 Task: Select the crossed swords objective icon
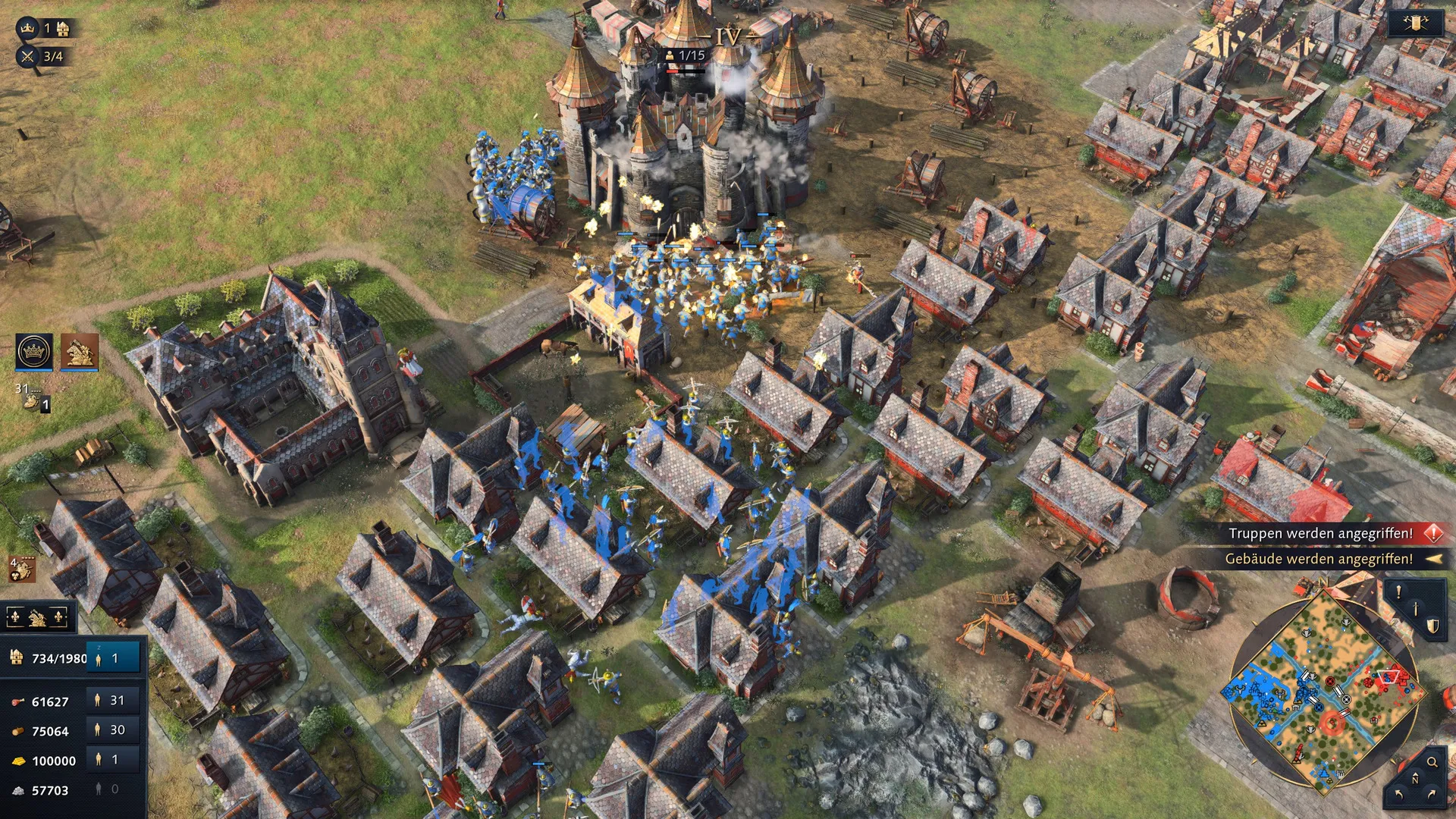(x=28, y=56)
